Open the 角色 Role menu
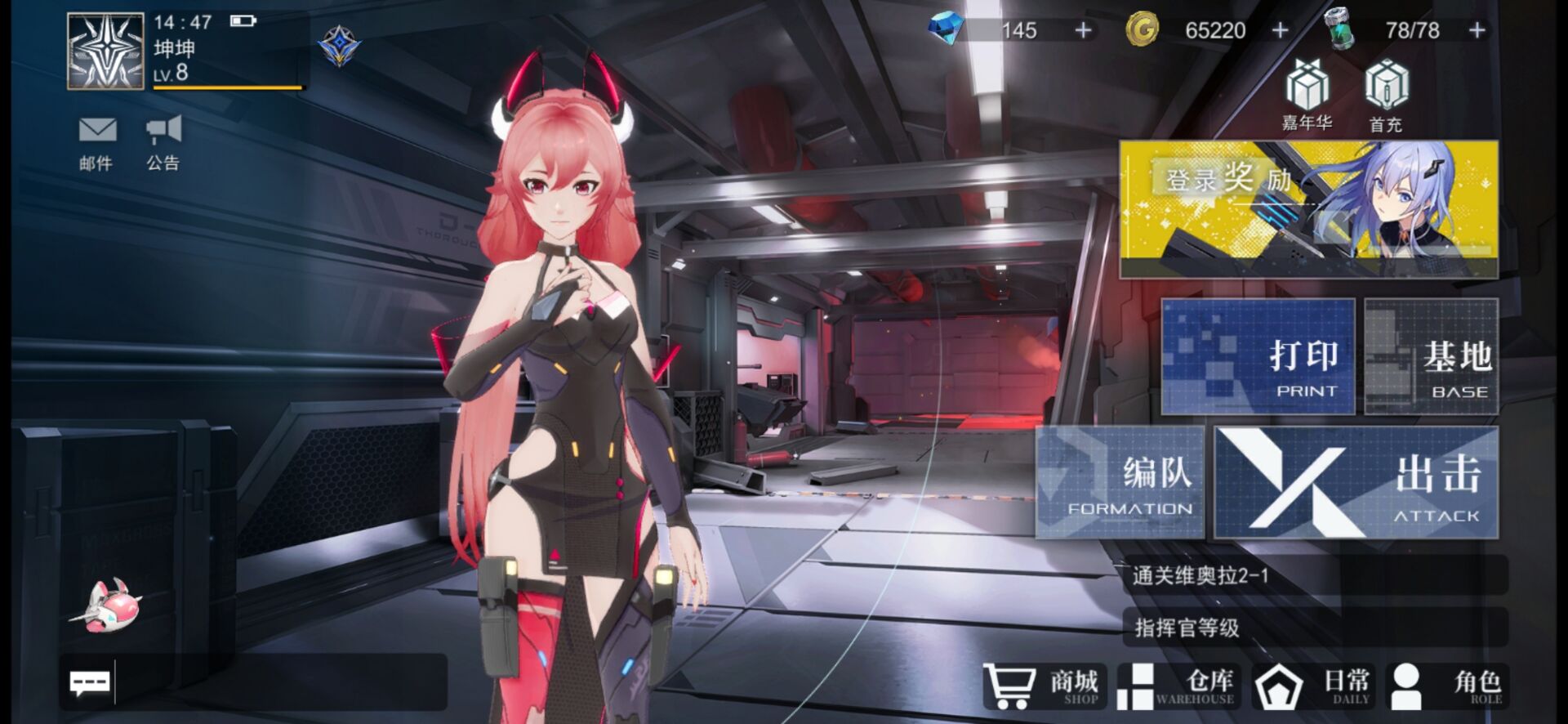1568x724 pixels. [x=1446, y=685]
